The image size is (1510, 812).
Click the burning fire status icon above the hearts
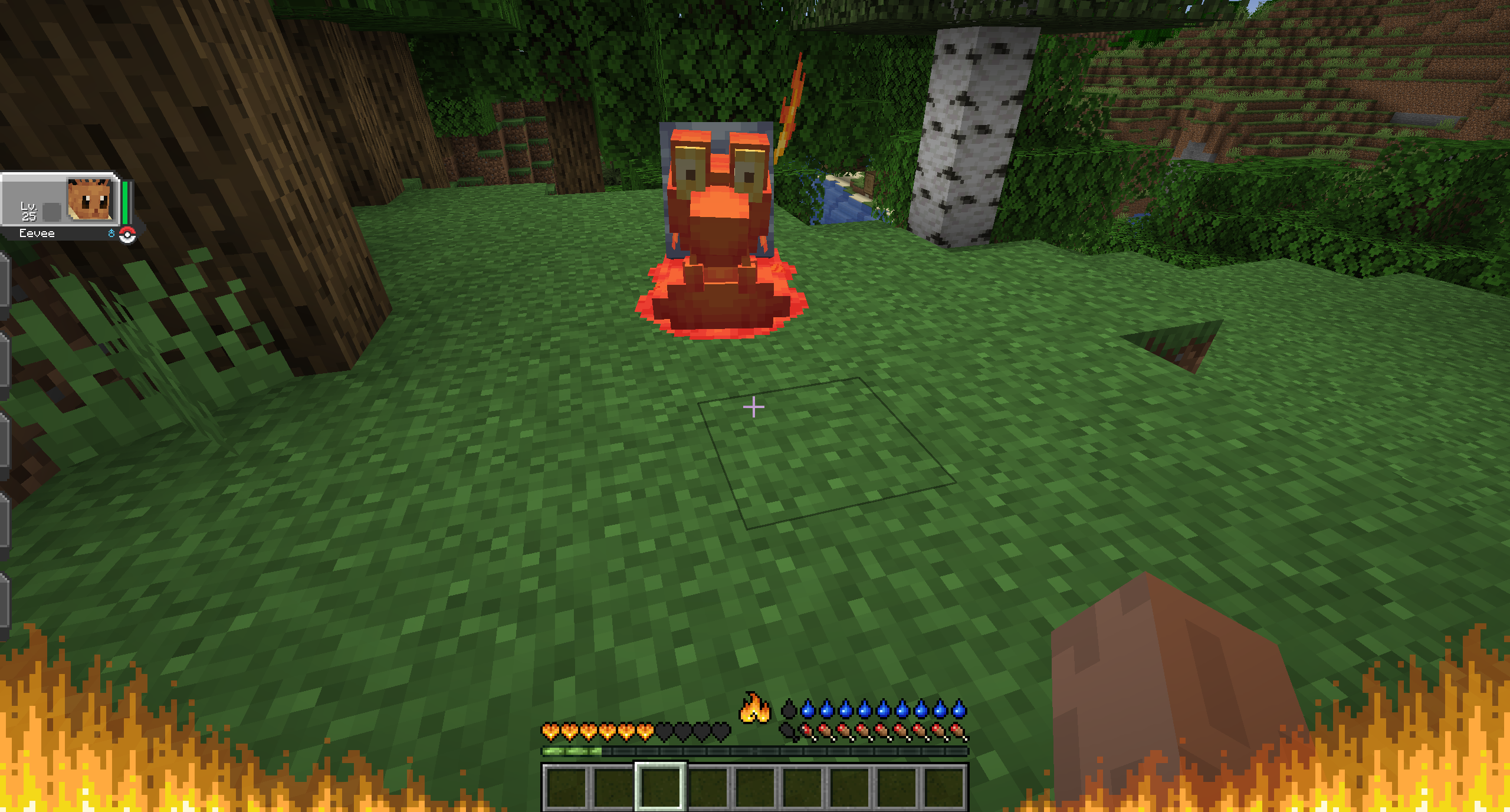coord(754,711)
